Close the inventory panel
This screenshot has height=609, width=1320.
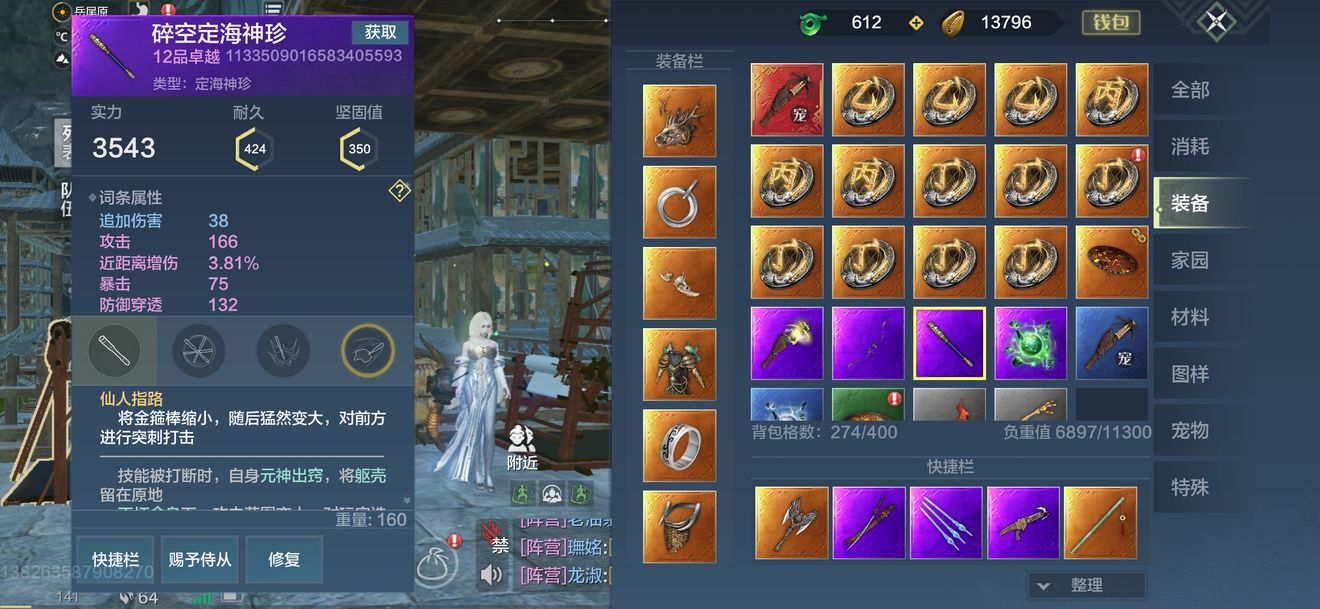coord(1216,22)
